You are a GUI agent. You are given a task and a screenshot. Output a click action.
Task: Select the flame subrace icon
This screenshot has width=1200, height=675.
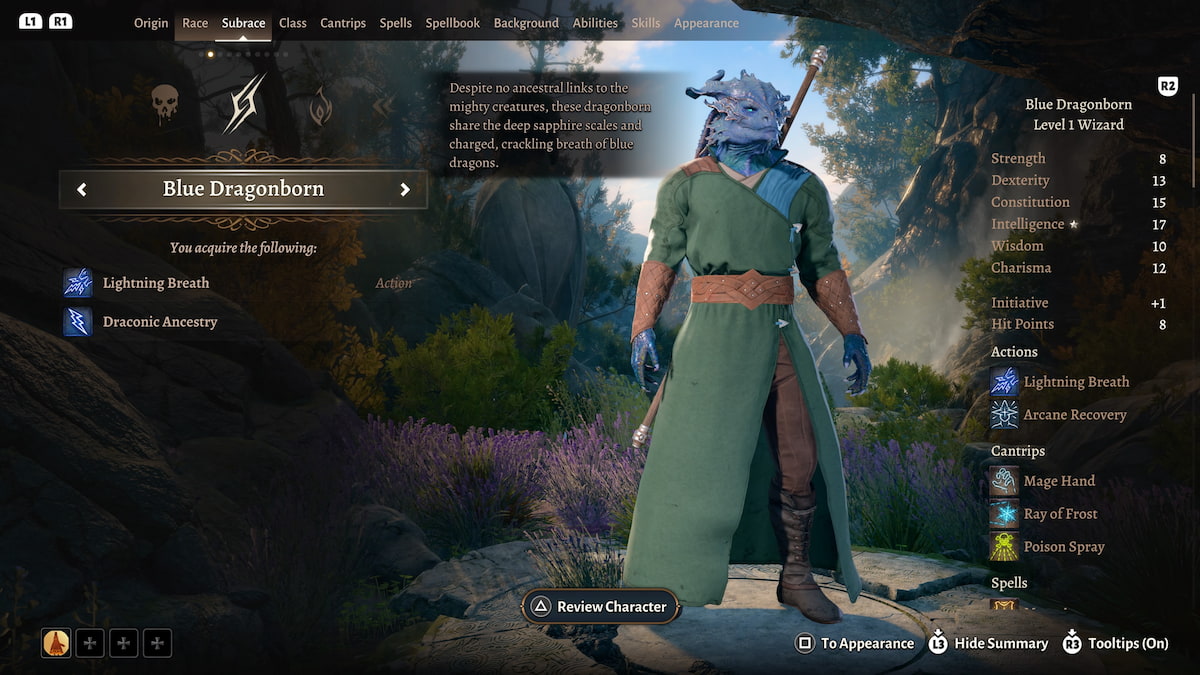(x=320, y=106)
